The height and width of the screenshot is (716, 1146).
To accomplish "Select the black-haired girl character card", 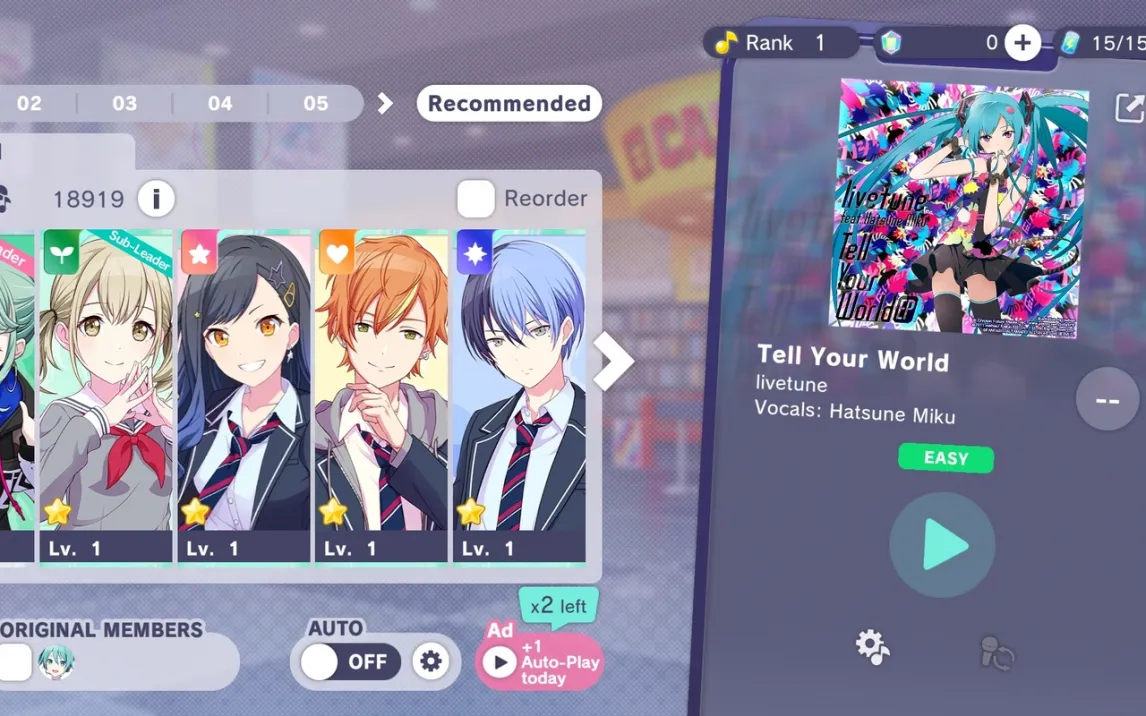I will [244, 395].
